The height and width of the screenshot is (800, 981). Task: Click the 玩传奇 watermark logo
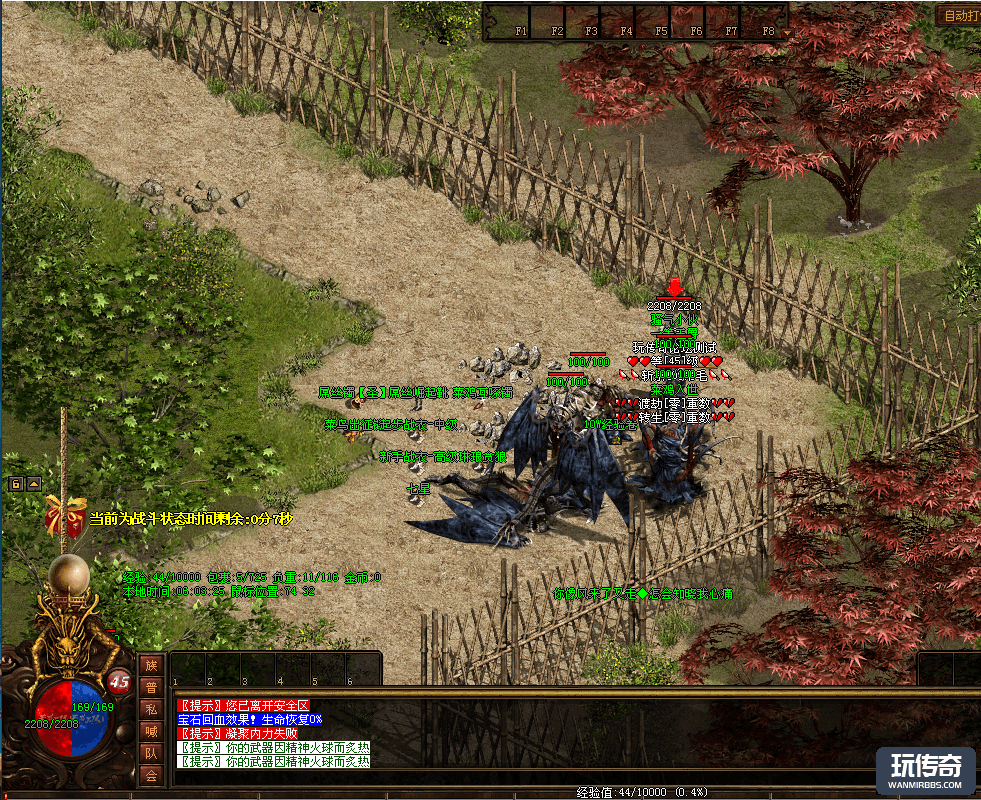coord(926,771)
